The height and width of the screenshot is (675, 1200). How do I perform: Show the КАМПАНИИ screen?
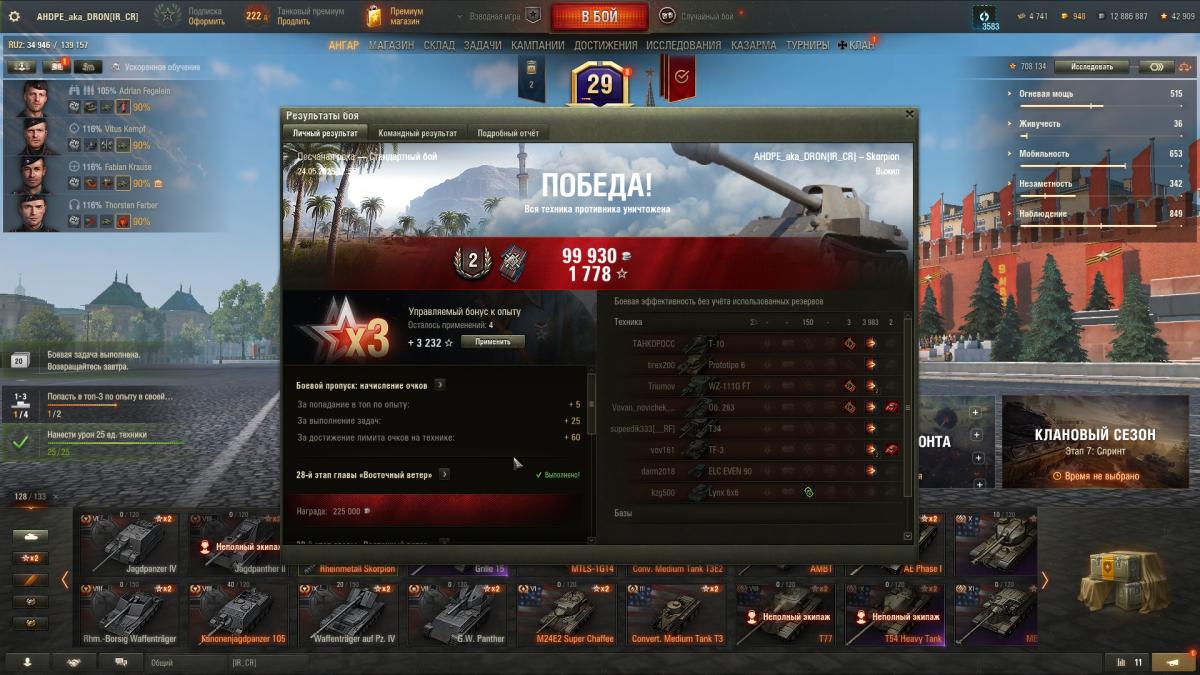click(537, 45)
